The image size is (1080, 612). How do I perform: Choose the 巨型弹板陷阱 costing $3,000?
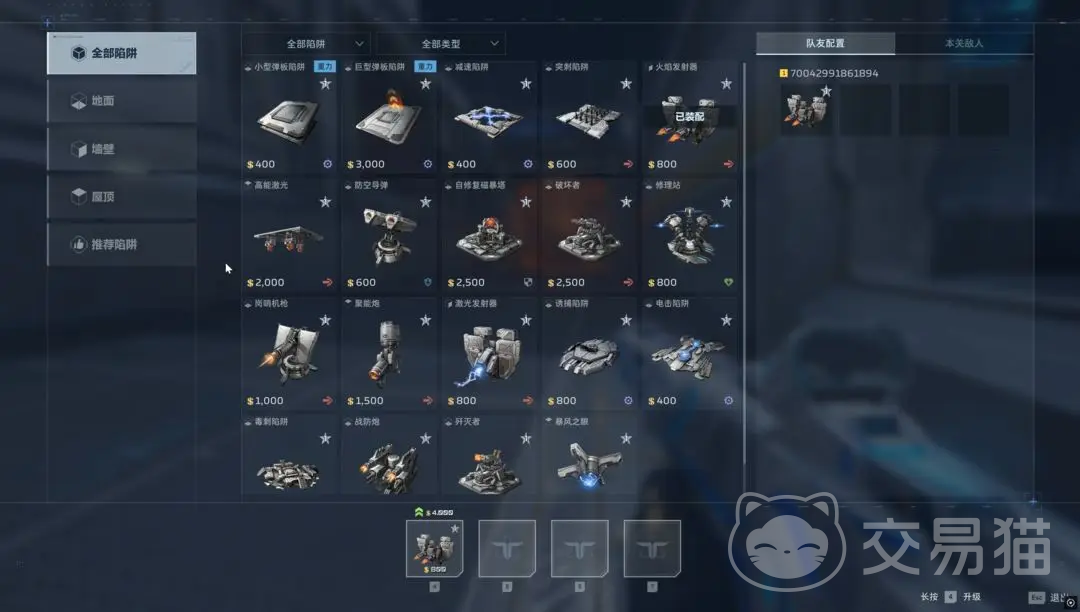[389, 118]
